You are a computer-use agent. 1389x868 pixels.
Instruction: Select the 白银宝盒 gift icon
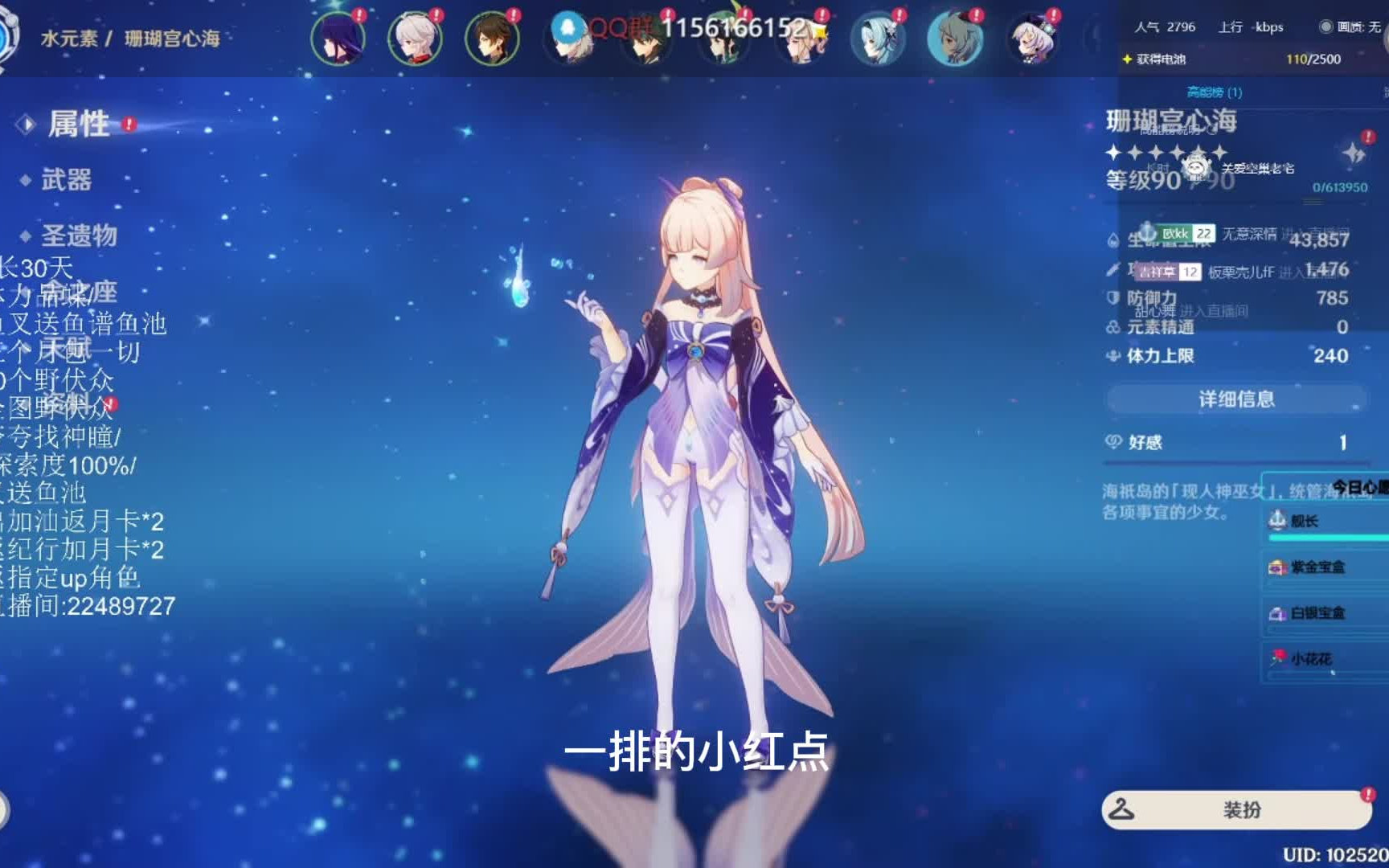pos(1276,612)
